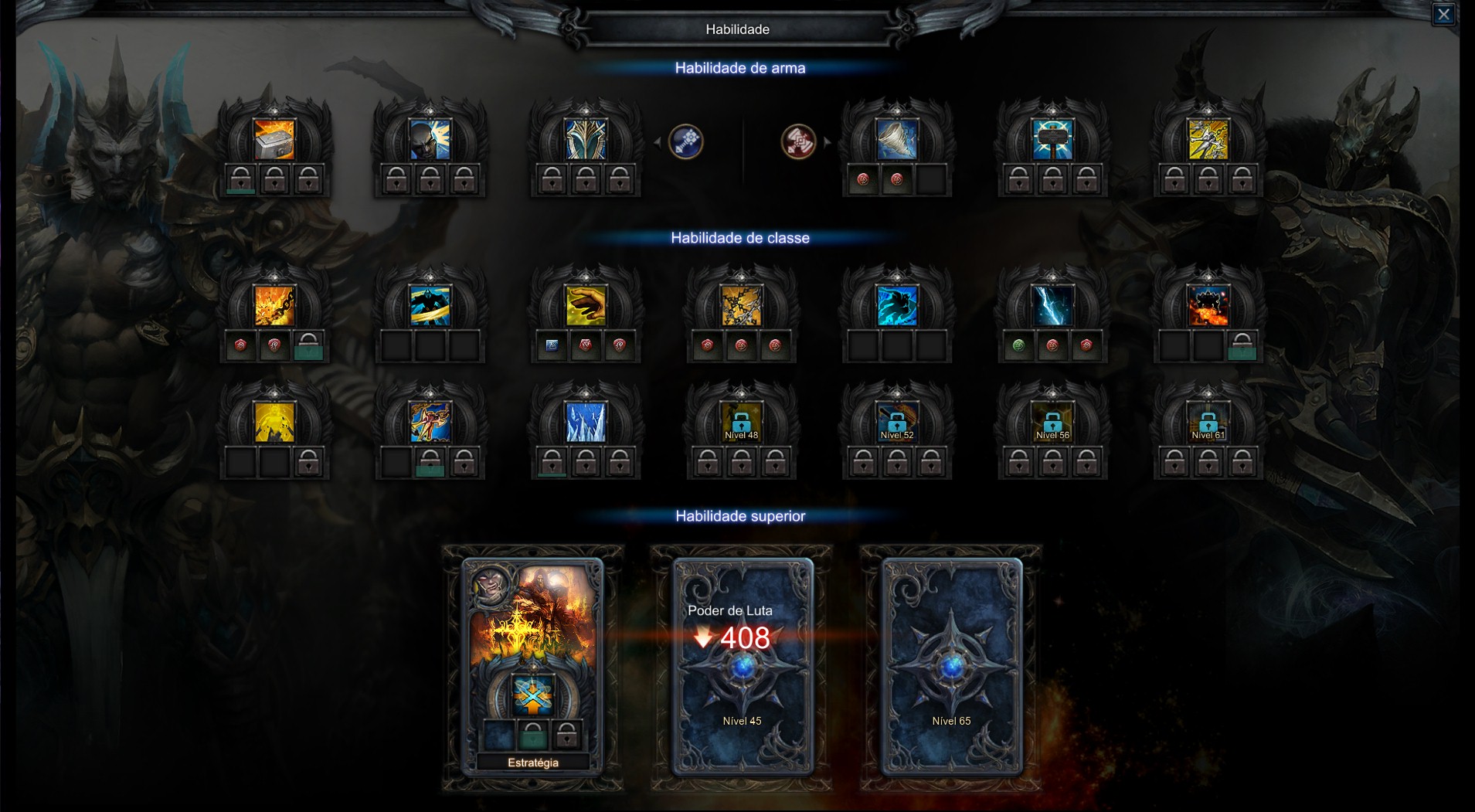Click the red round weapon-set icon
This screenshot has height=812, width=1475.
[x=799, y=141]
